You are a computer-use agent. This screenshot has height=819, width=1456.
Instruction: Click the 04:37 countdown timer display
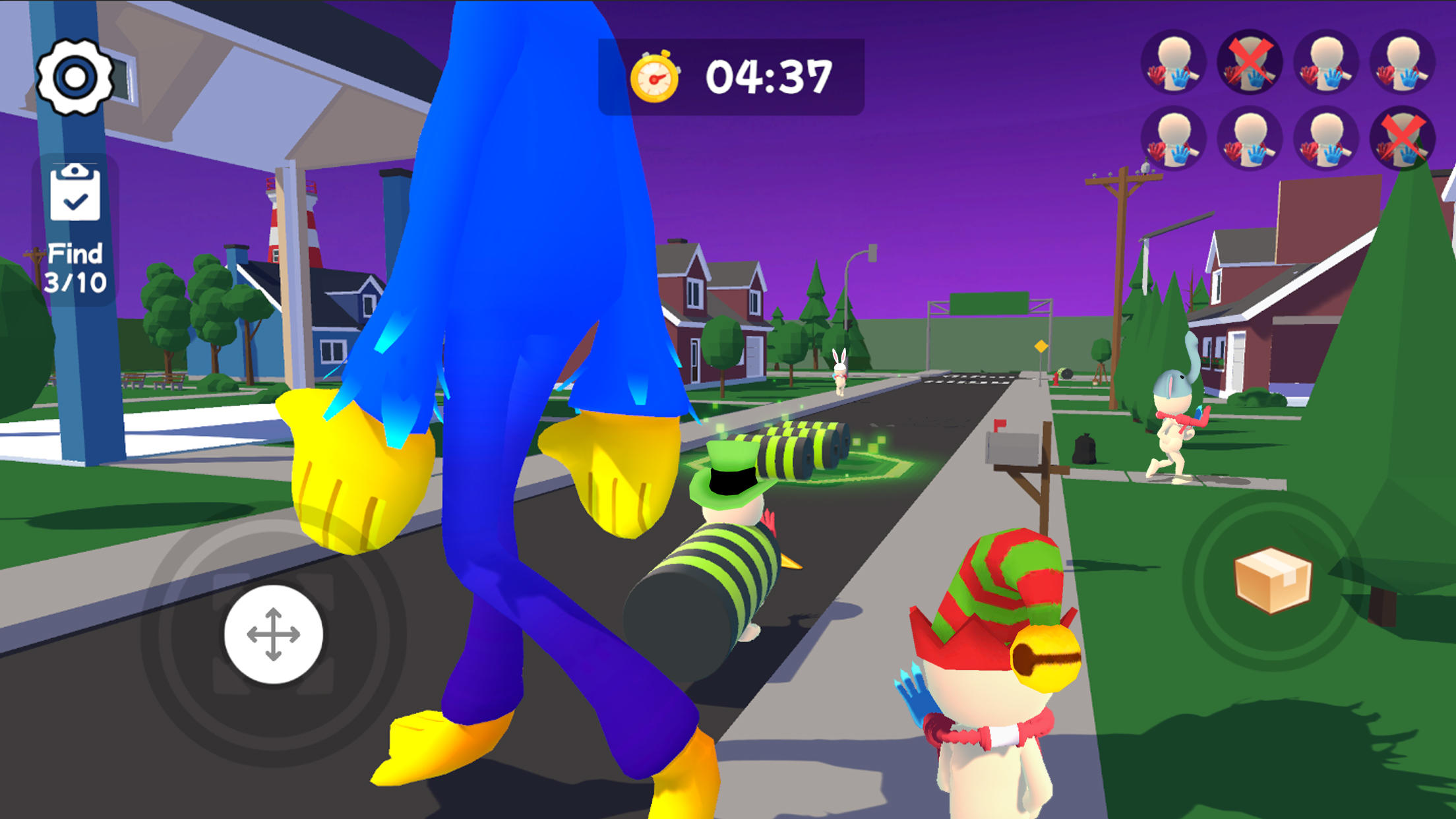click(768, 75)
